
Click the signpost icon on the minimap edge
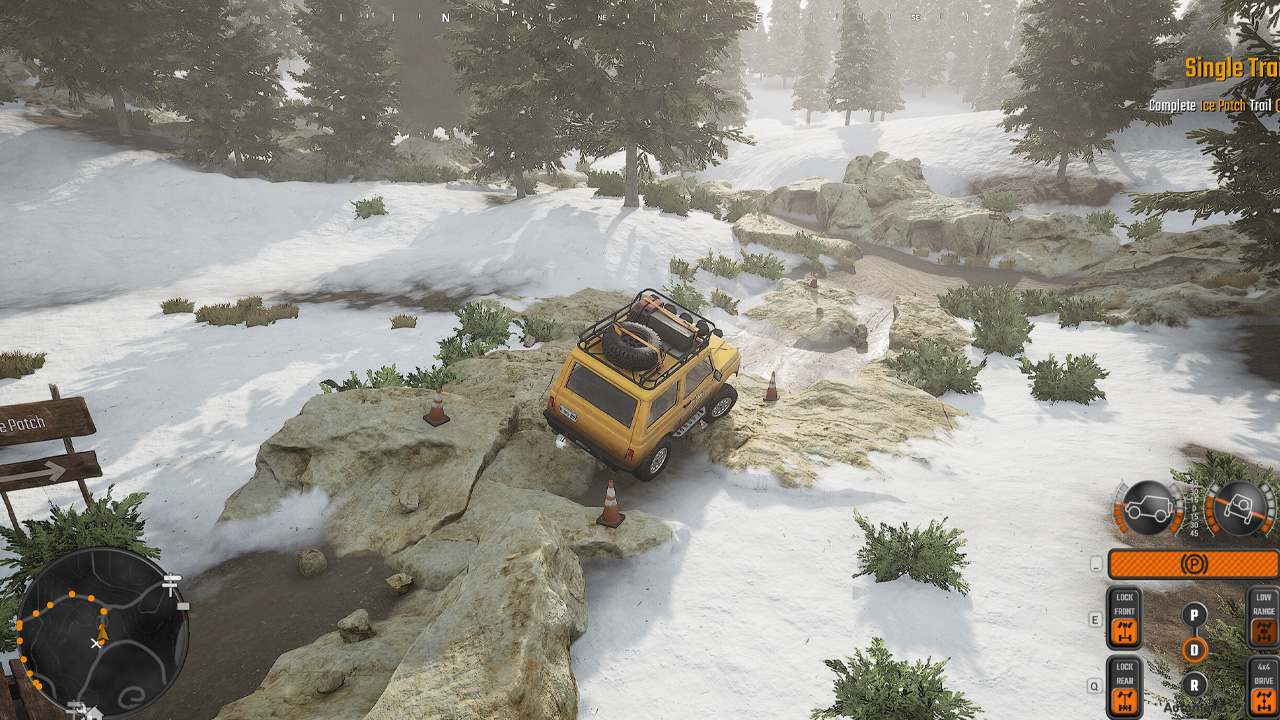pos(170,583)
